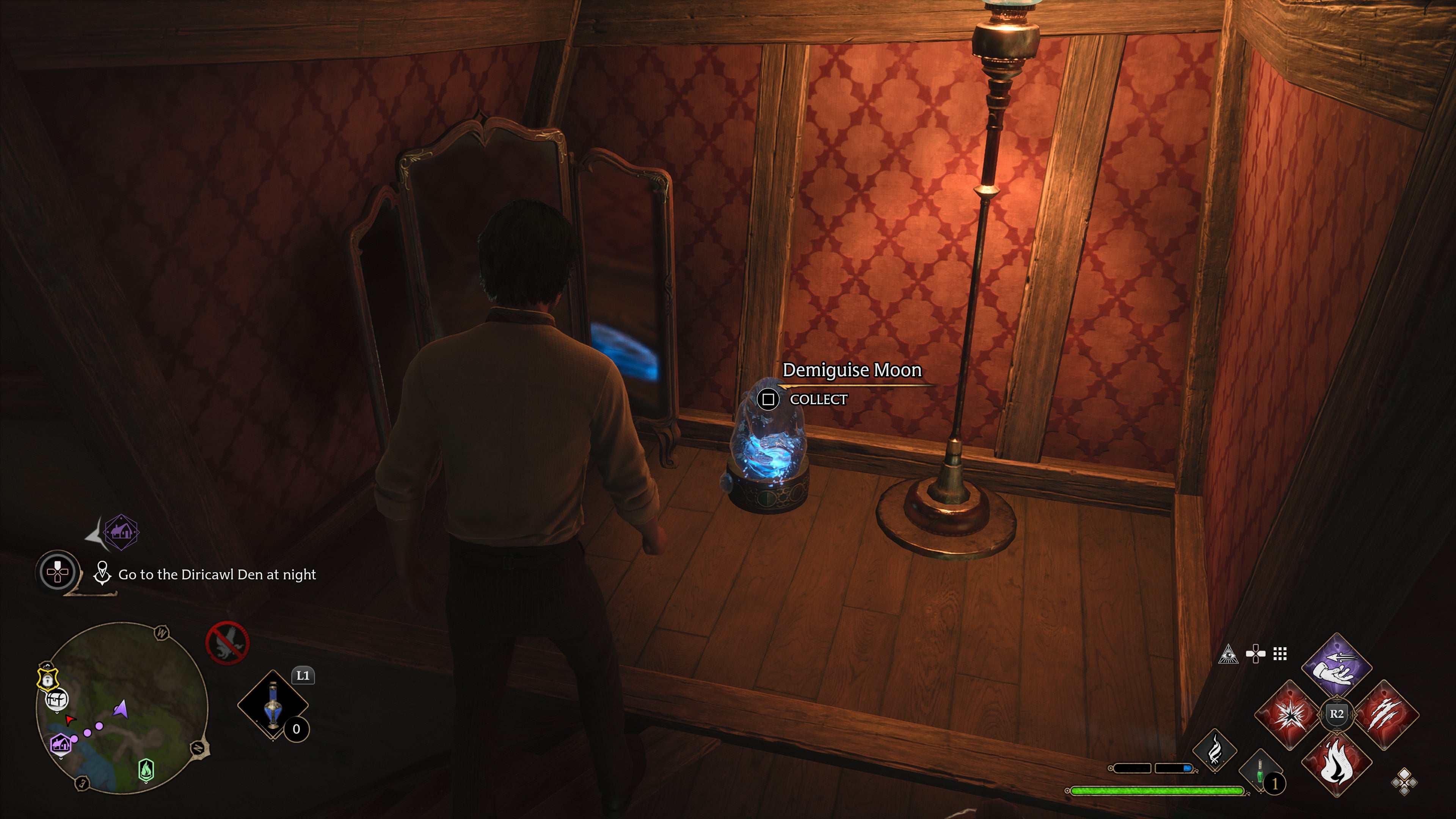This screenshot has height=819, width=1456.
Task: Pick the green Floo Flame marker
Action: [146, 769]
